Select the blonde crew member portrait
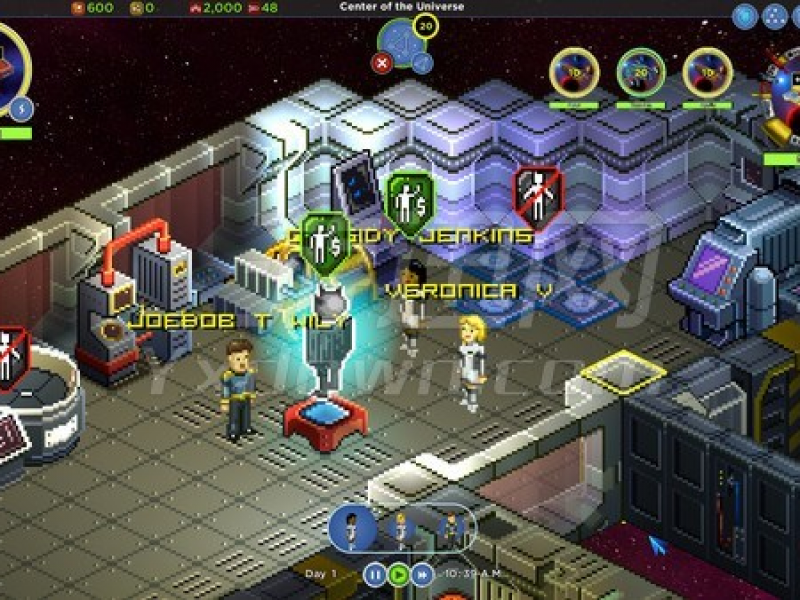Image resolution: width=800 pixels, height=600 pixels. click(402, 526)
